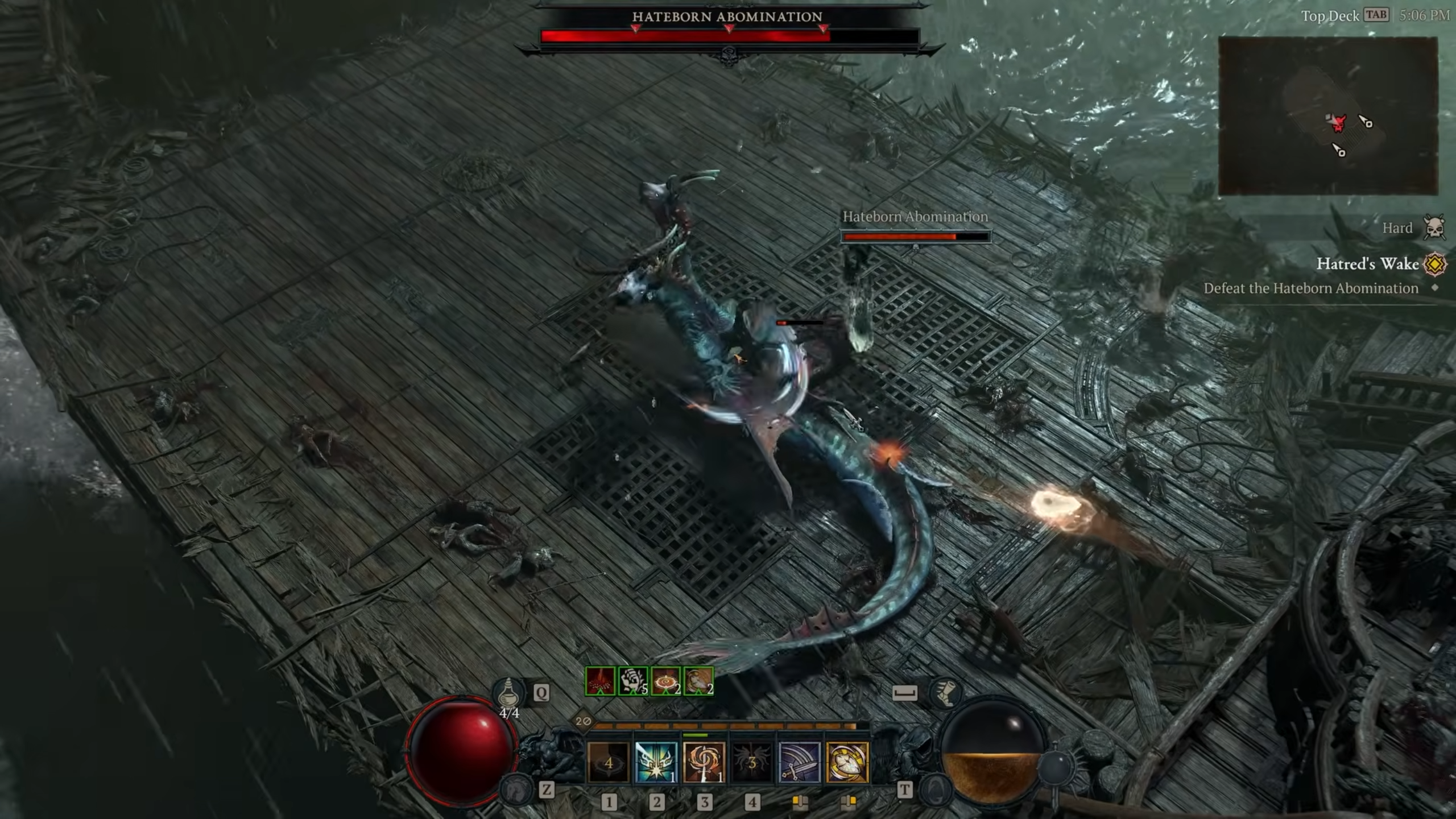
Task: Use the golden shield skill
Action: pos(847,762)
